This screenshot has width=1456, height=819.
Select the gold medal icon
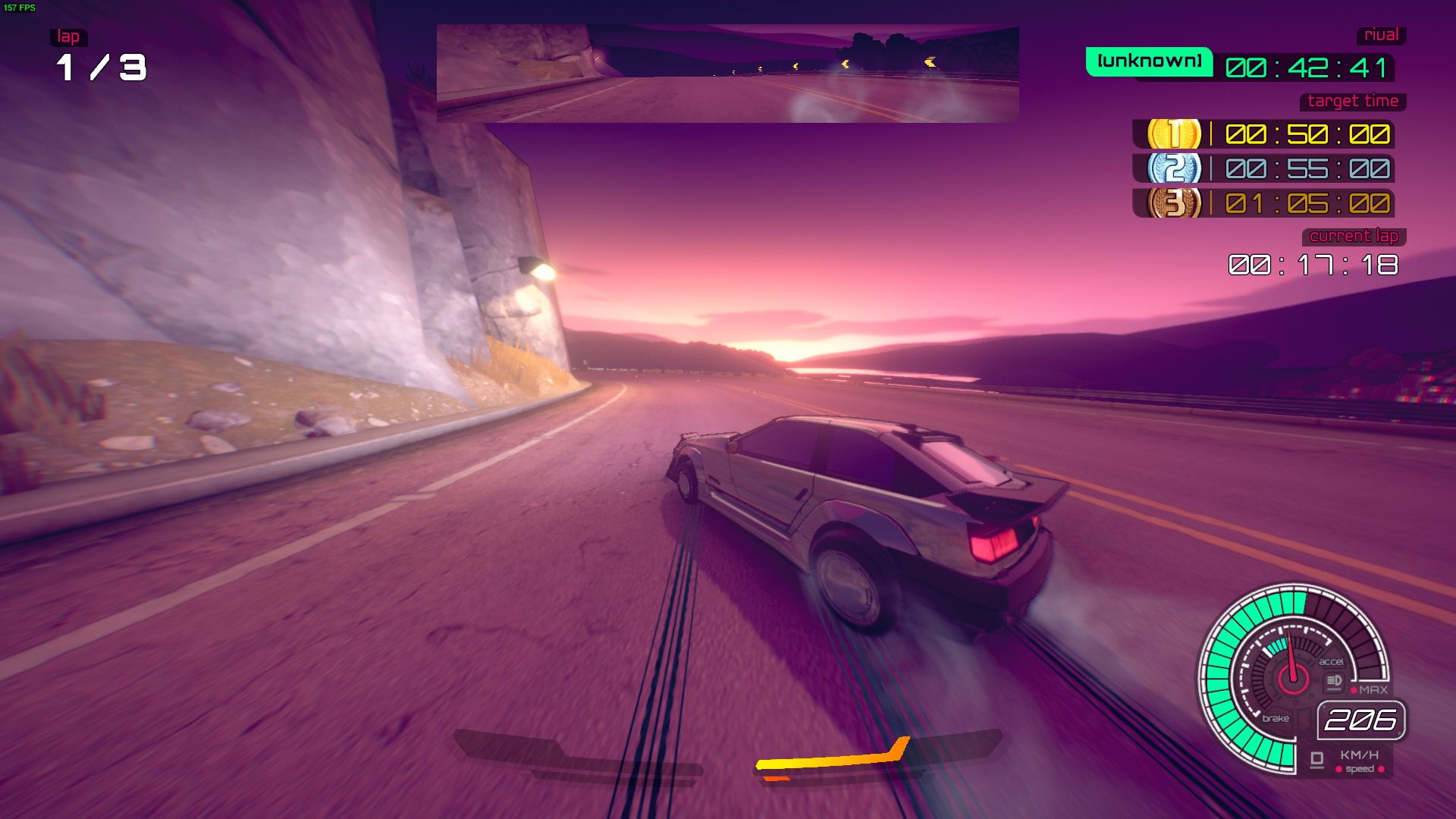1174,134
